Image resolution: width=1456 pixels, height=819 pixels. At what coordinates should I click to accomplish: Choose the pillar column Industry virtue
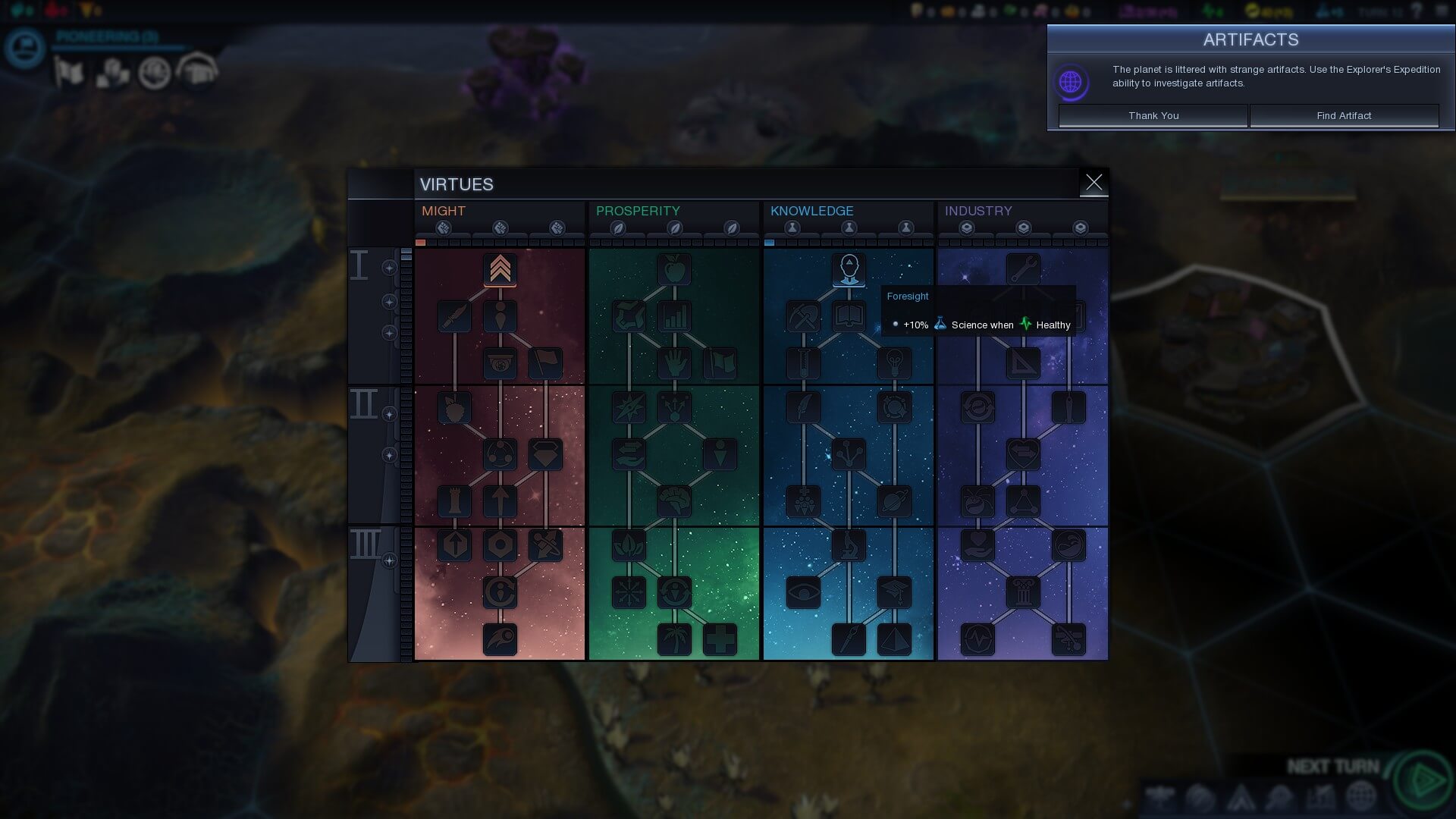coord(1023,592)
